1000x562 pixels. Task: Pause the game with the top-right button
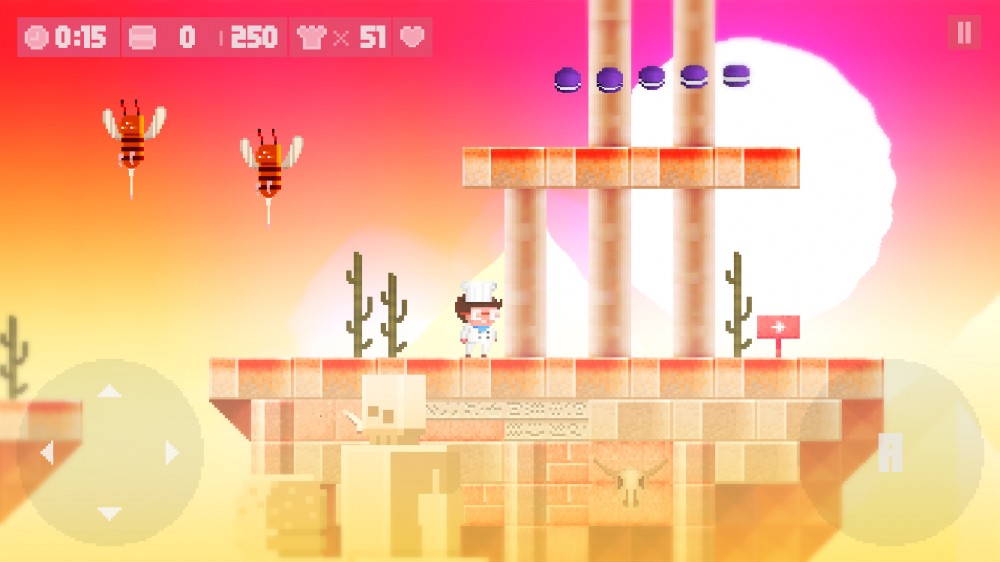964,33
